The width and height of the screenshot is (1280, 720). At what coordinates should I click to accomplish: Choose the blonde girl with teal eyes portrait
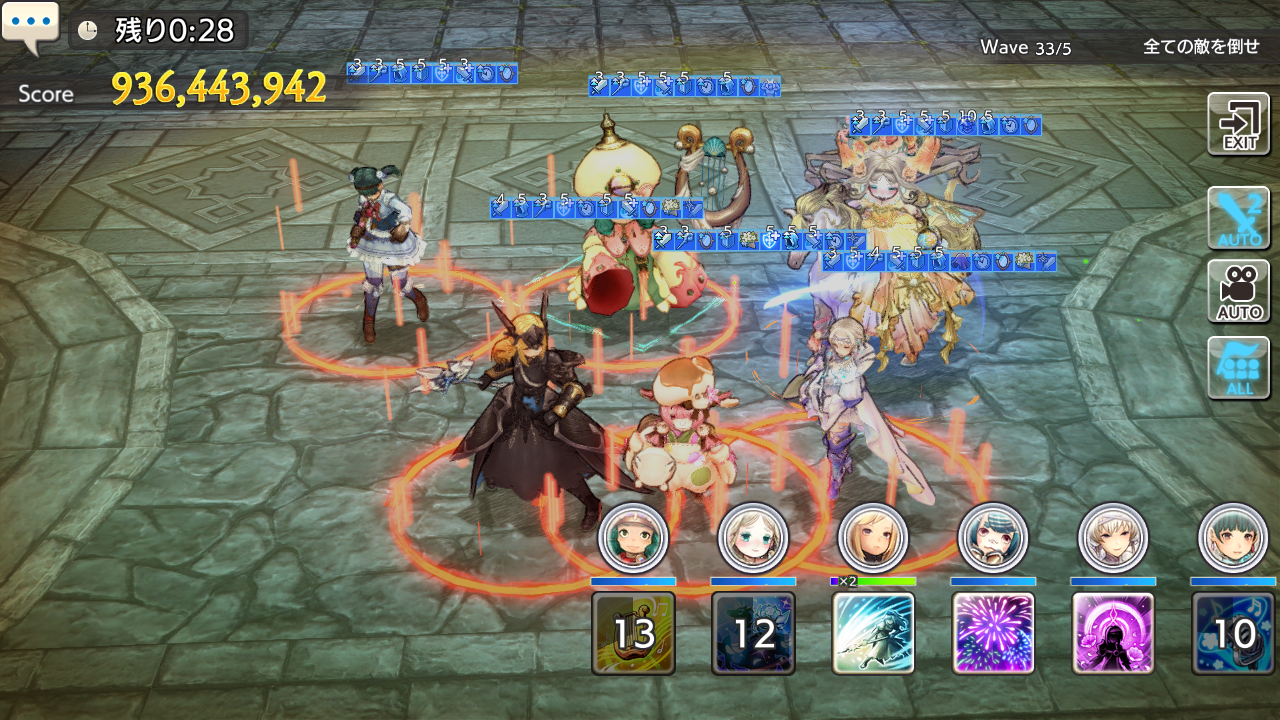(x=753, y=538)
